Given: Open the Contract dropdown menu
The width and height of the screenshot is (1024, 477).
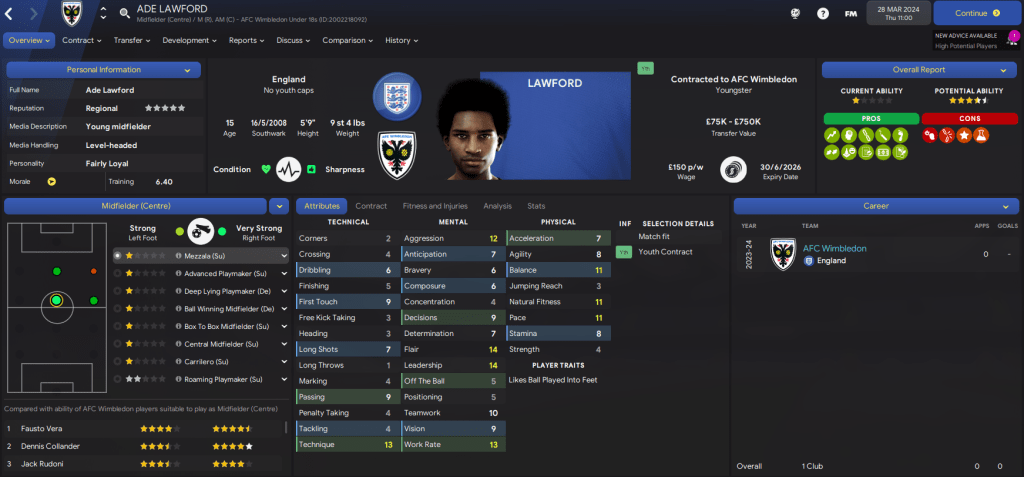Looking at the screenshot, I should 81,41.
